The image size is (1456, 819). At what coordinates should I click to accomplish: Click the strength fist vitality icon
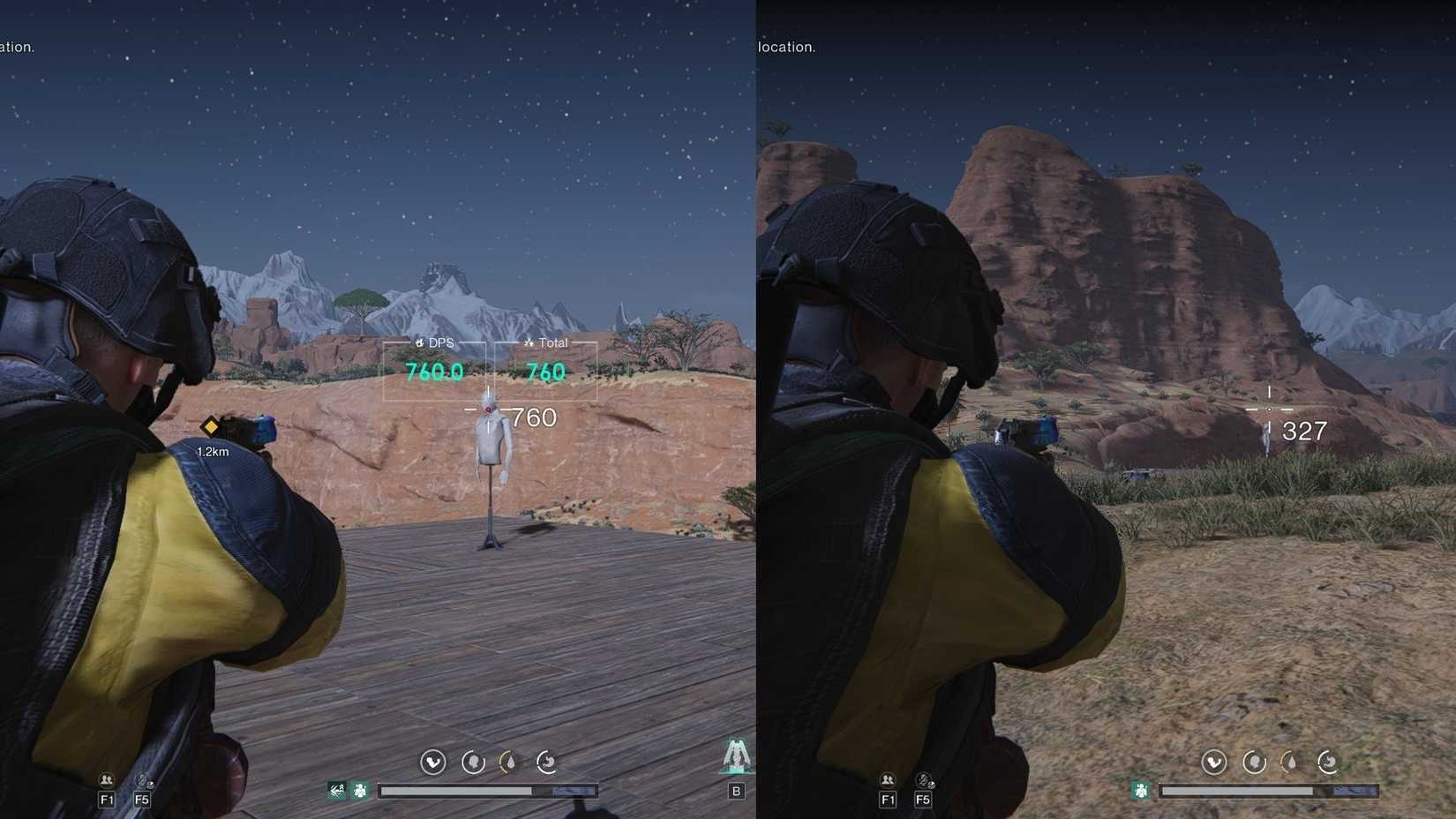[x=433, y=763]
